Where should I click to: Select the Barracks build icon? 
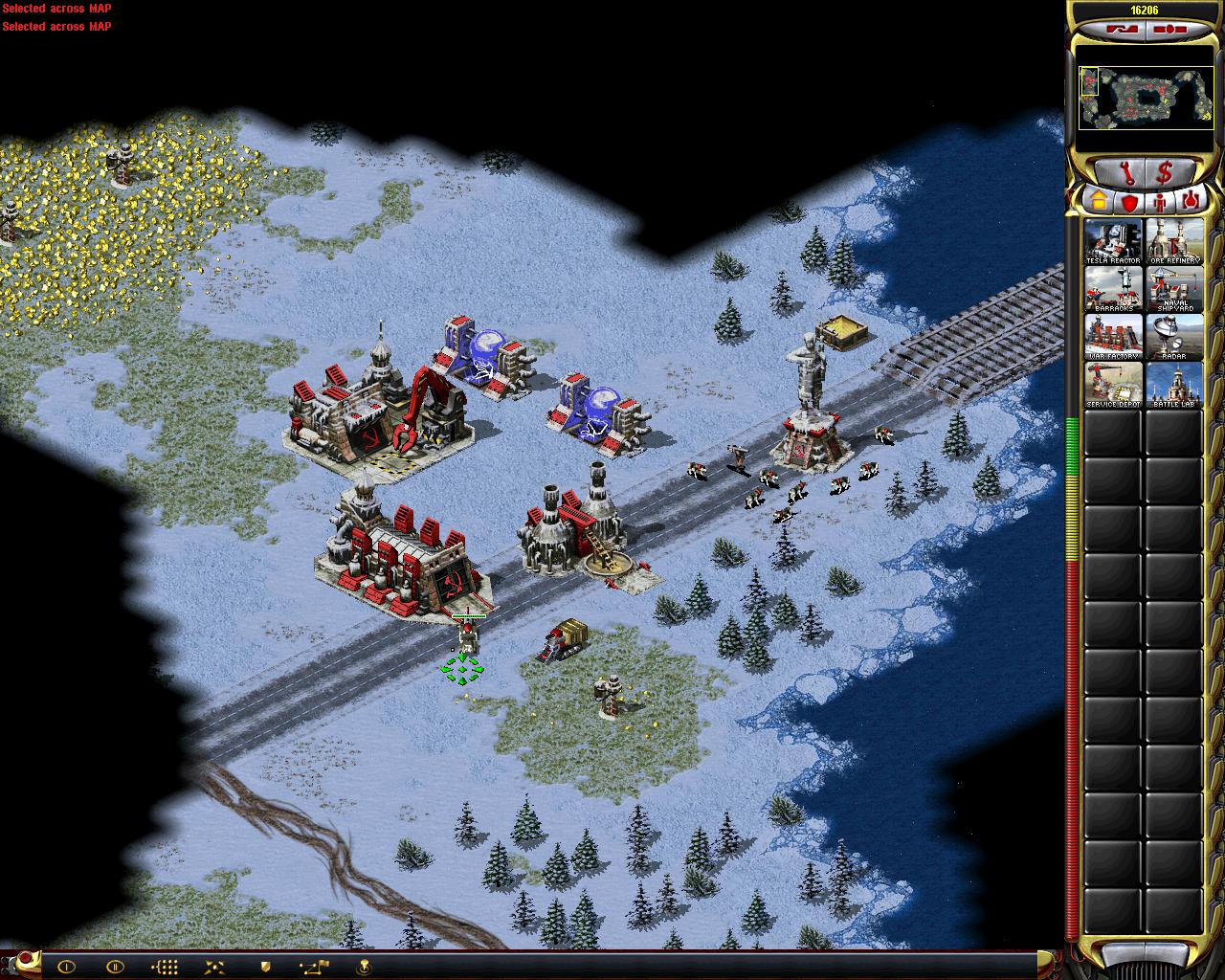1113,289
